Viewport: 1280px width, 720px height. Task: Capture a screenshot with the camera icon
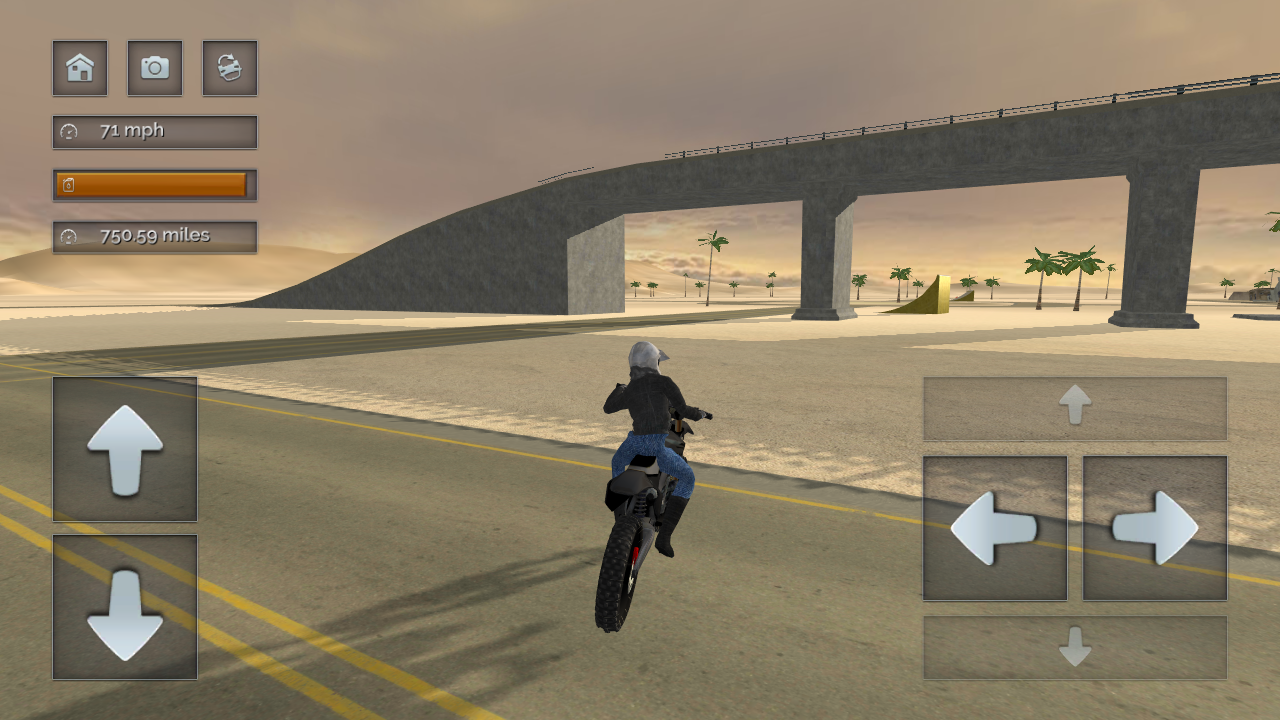click(154, 68)
